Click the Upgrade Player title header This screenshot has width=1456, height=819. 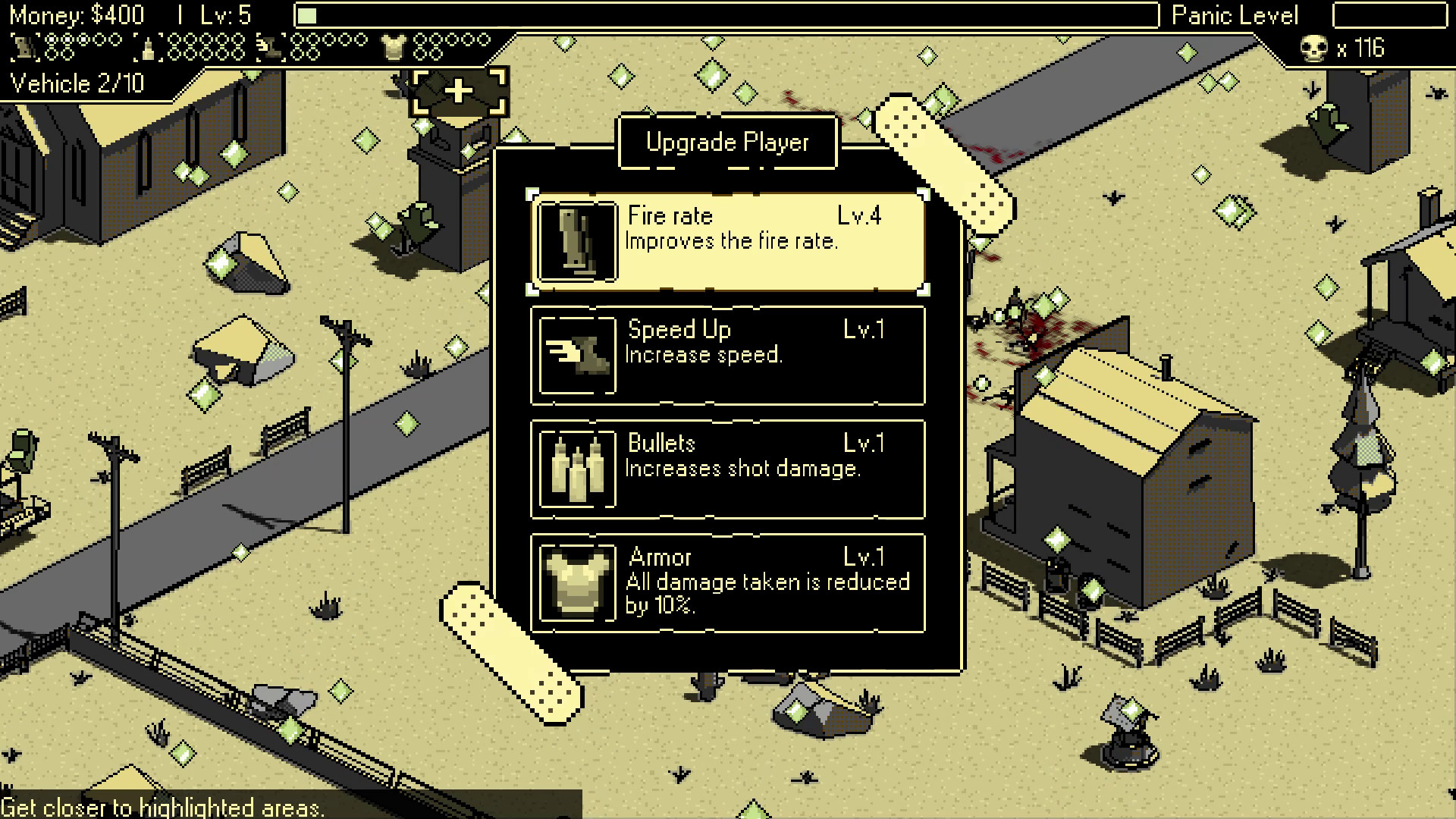click(x=726, y=141)
